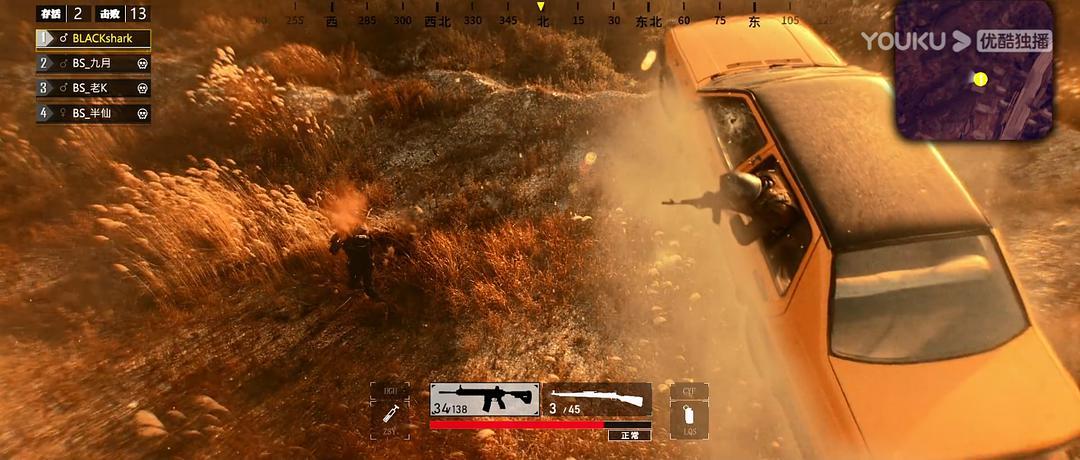Choose teammate BS_老K in squad list

tap(93, 88)
